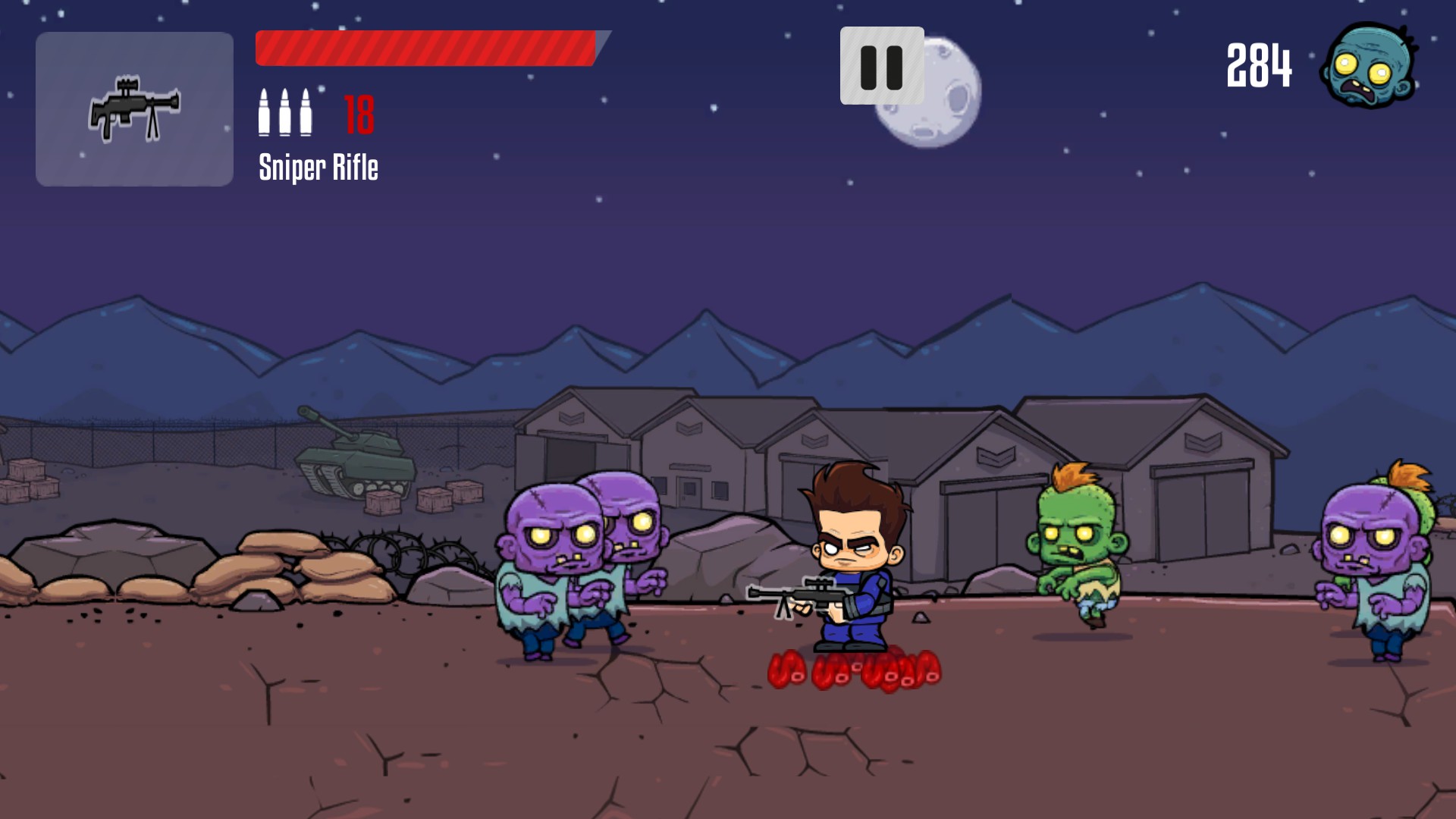The height and width of the screenshot is (819, 1456).
Task: Click the weapon silhouette inside the panel
Action: (x=133, y=108)
